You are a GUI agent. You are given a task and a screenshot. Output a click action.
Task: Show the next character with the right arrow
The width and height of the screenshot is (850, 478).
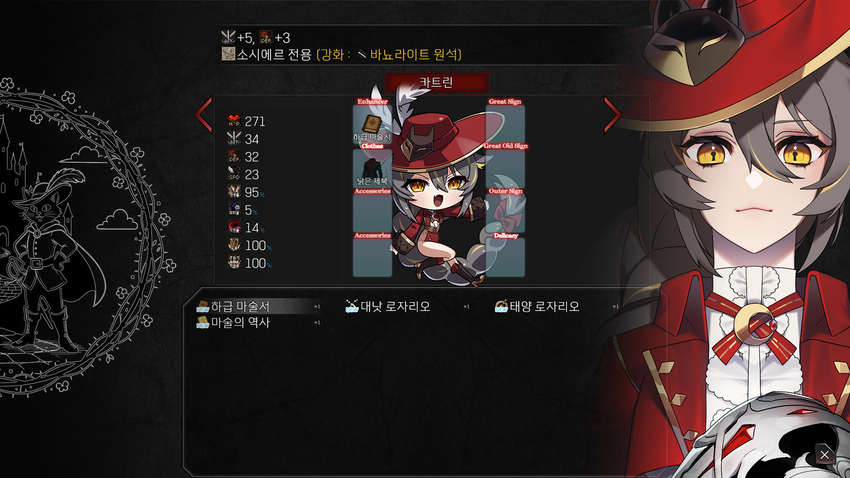612,115
